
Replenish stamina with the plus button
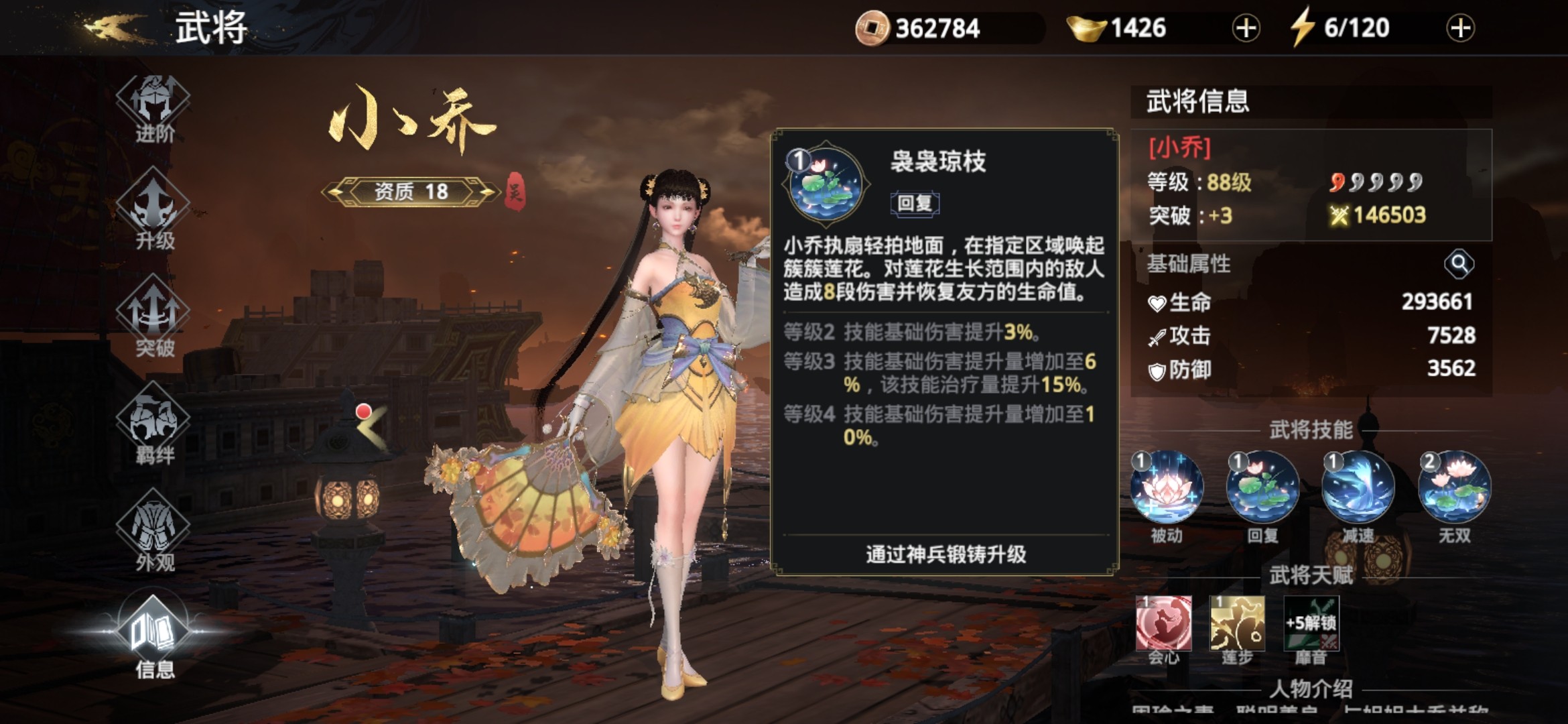pyautogui.click(x=1460, y=28)
